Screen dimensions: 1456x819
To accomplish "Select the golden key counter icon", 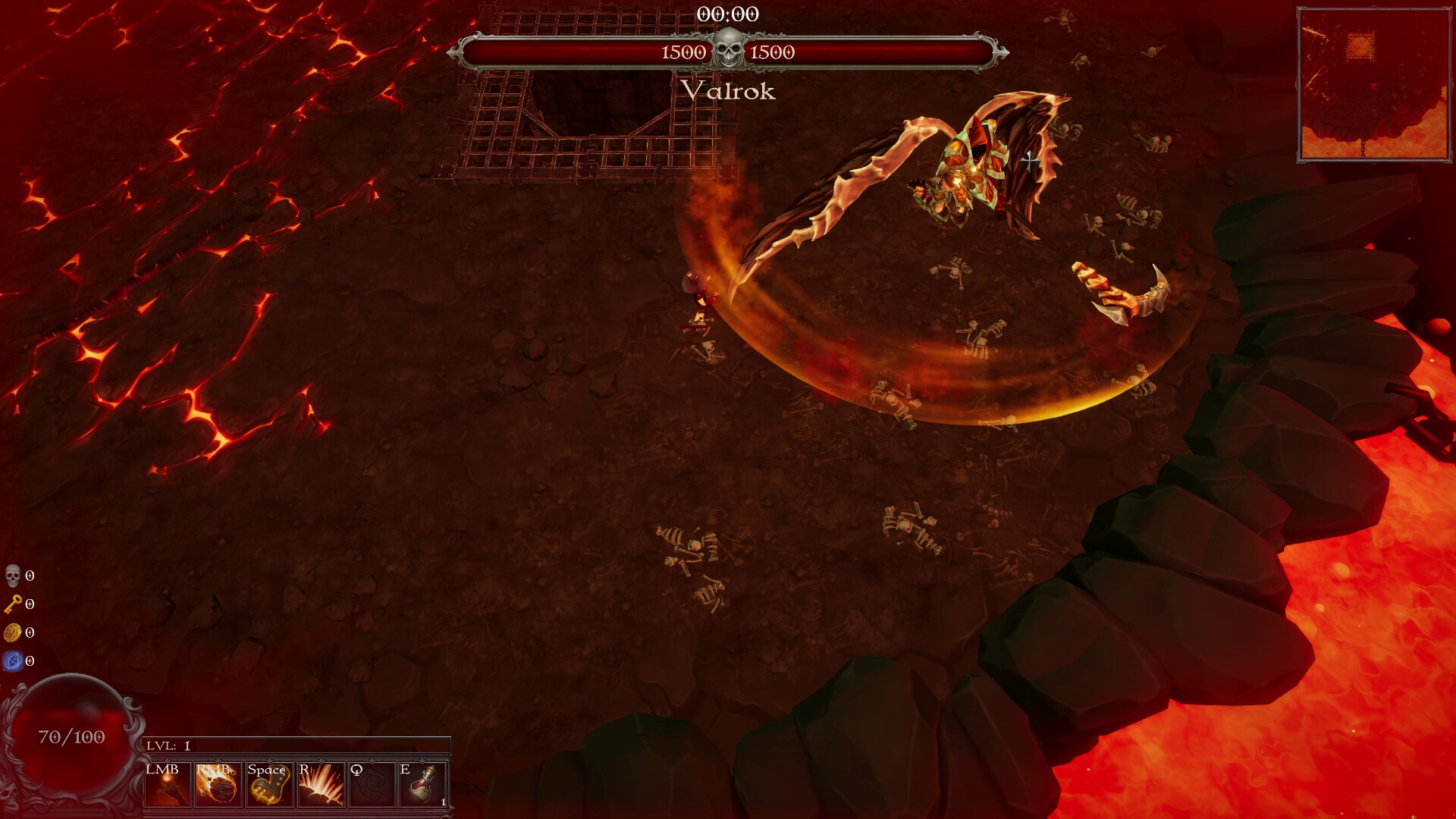I will coord(12,604).
